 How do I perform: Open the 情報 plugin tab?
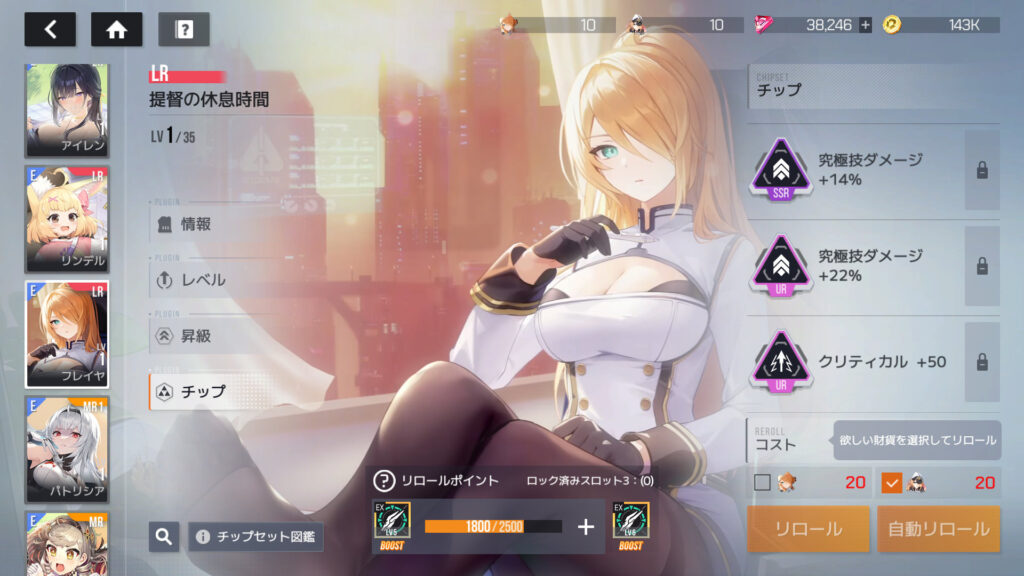tap(196, 224)
